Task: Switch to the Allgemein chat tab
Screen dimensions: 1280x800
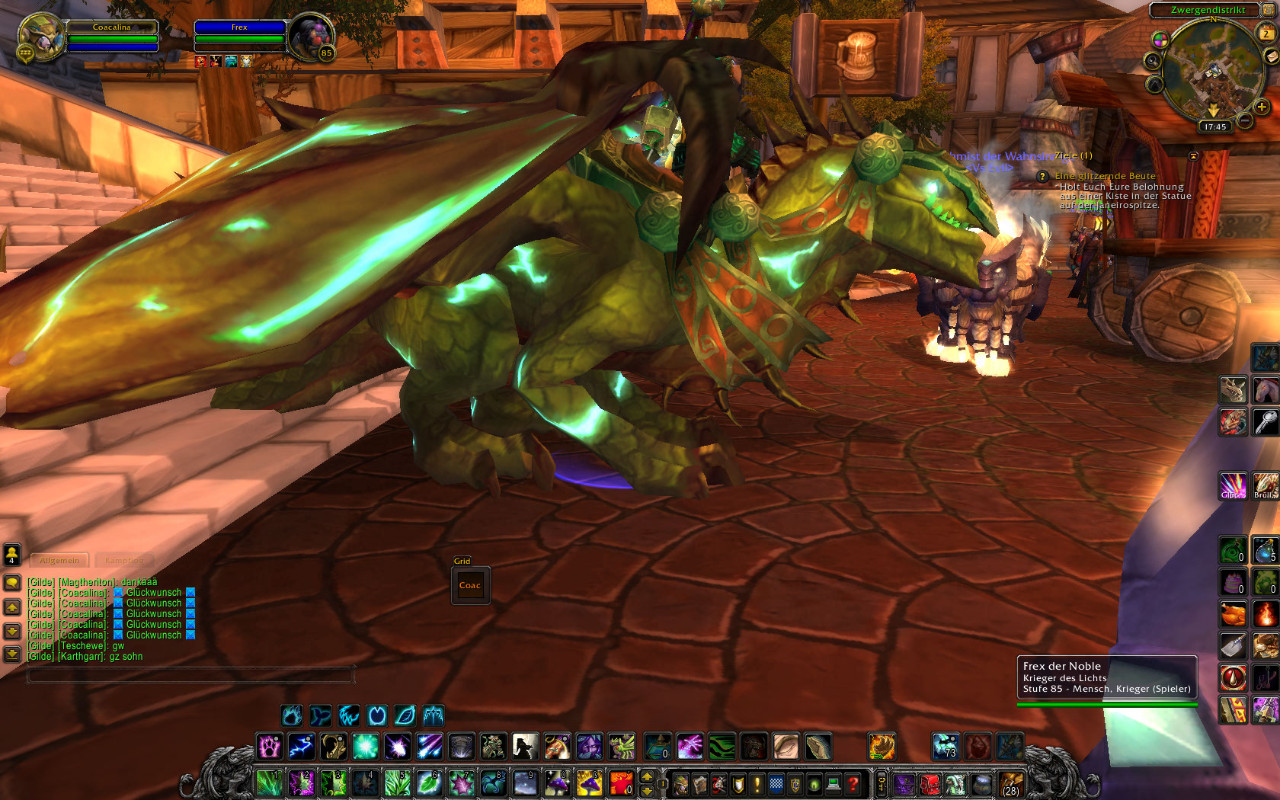Action: pyautogui.click(x=59, y=561)
